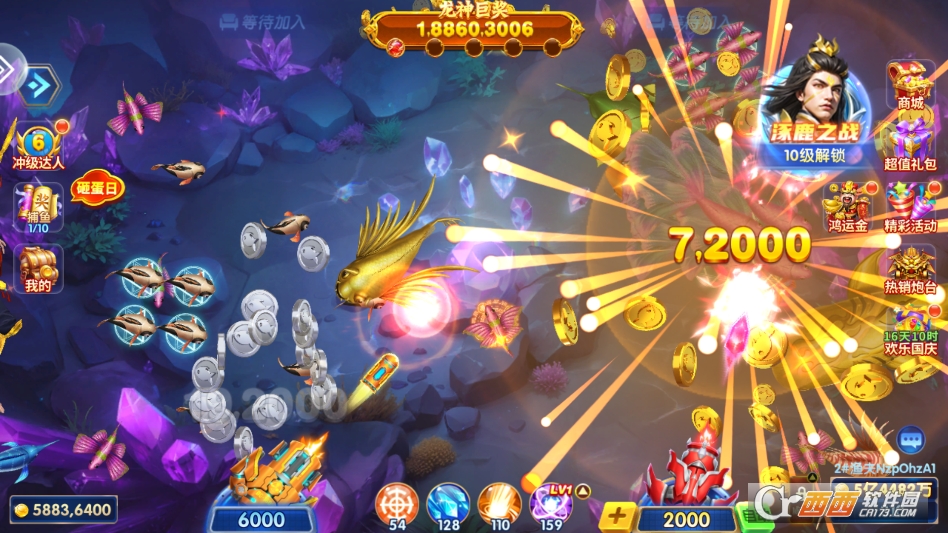This screenshot has height=533, width=948.
Task: Open the 商城 shop treasure chest
Action: [x=910, y=84]
